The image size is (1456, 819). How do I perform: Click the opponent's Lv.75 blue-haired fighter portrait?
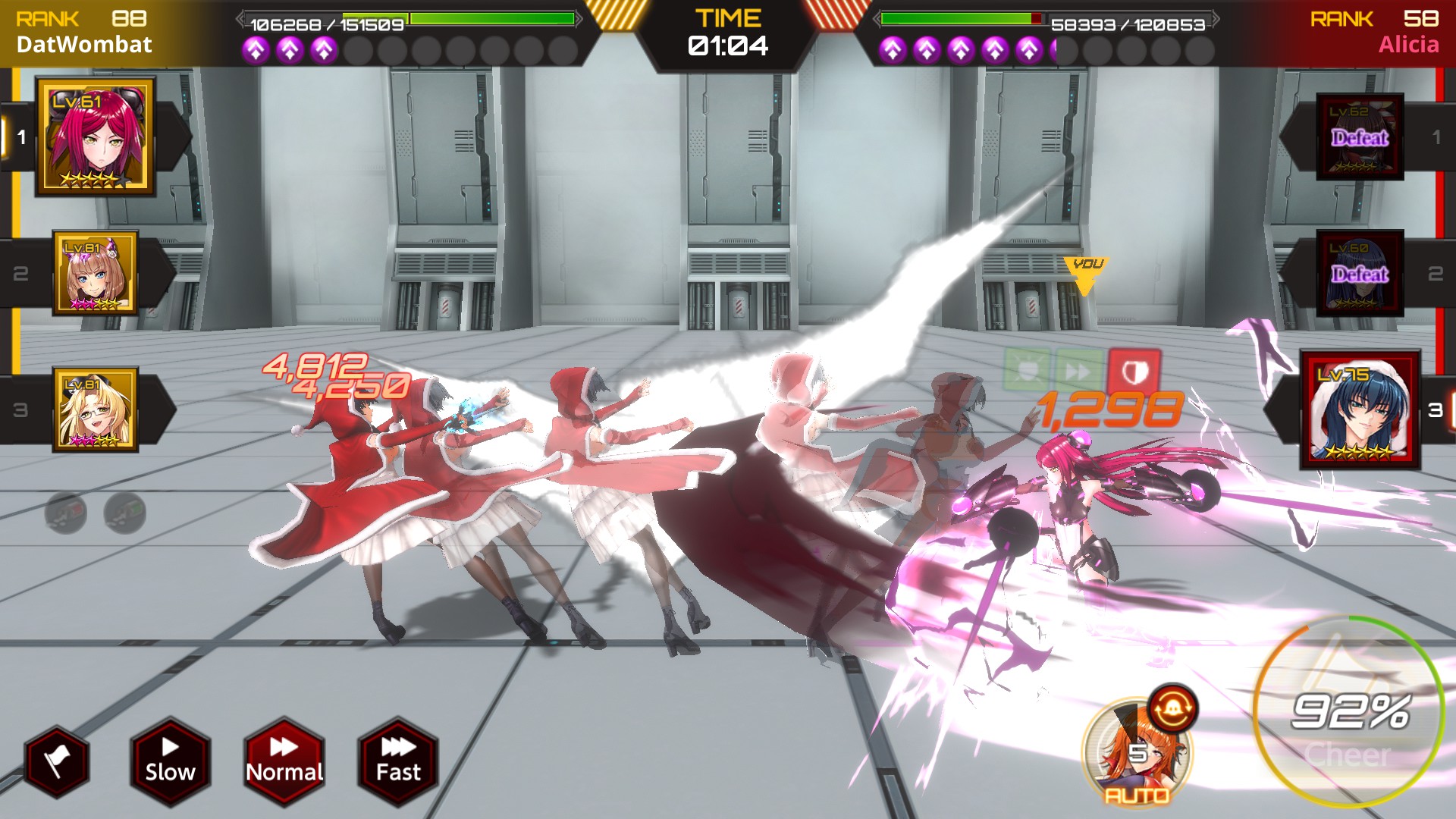[x=1360, y=409]
